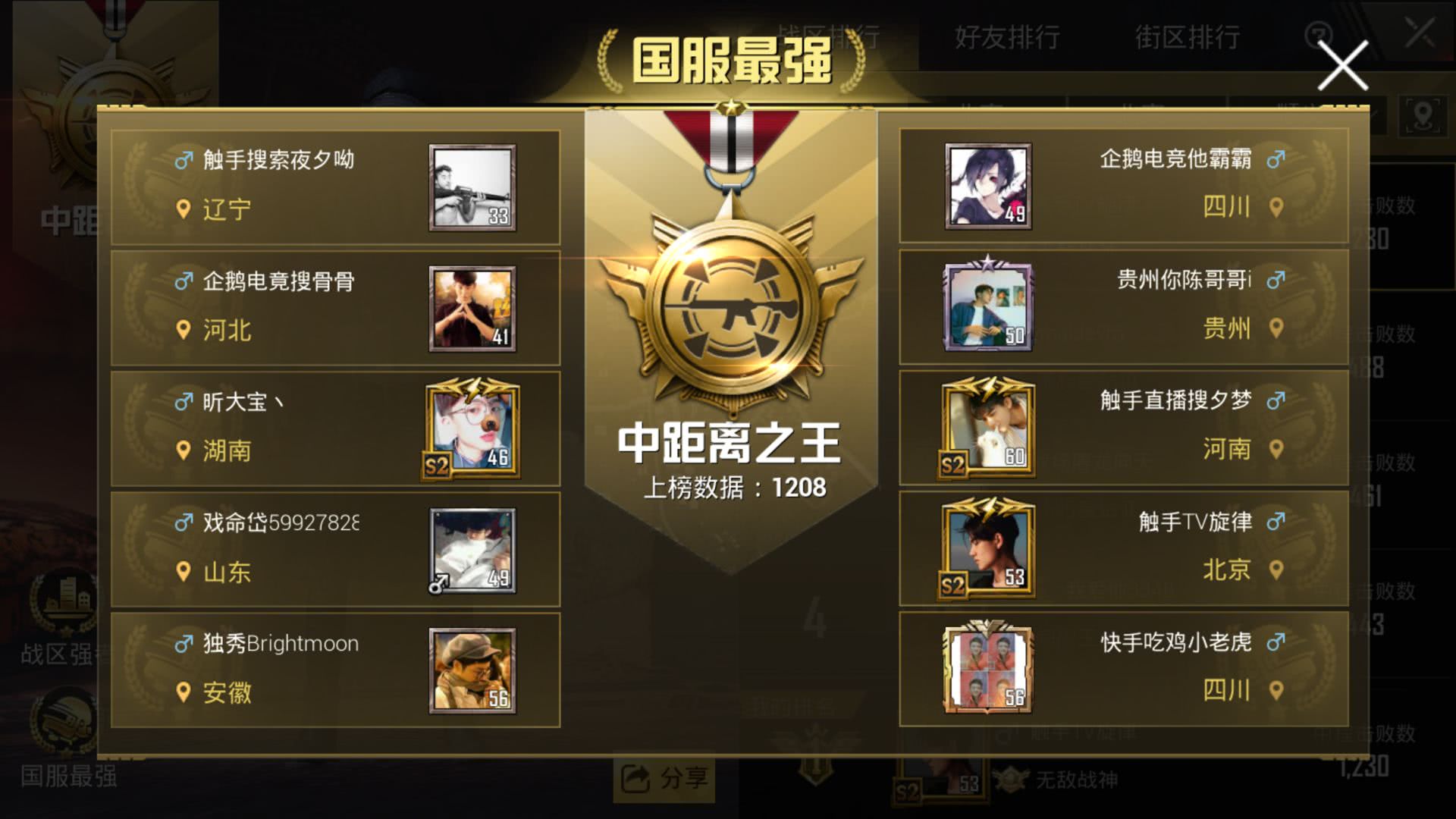Screen dimensions: 1456x819
Task: Expand the 企鹅电竞搜骨骨 player row
Action: 334,306
